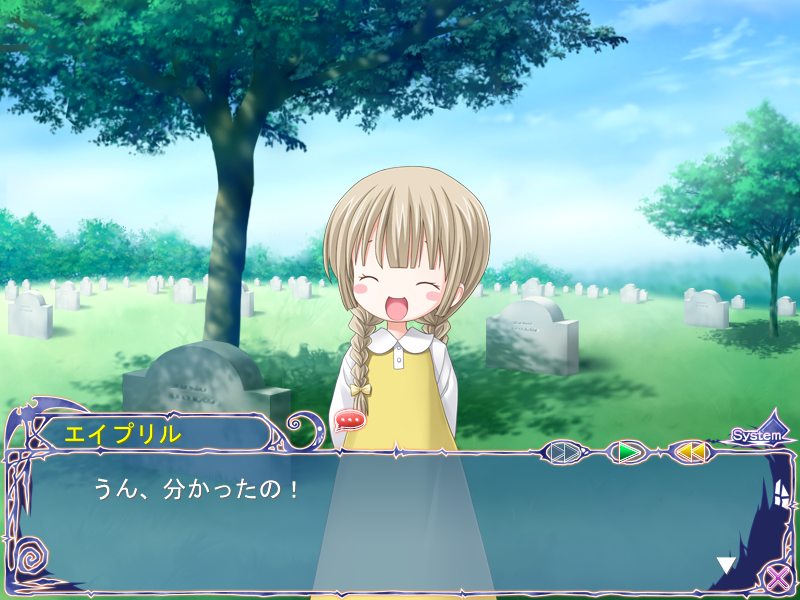Viewport: 800px width, 600px height.
Task: Advance dialogue with the white down arrow
Action: click(726, 565)
